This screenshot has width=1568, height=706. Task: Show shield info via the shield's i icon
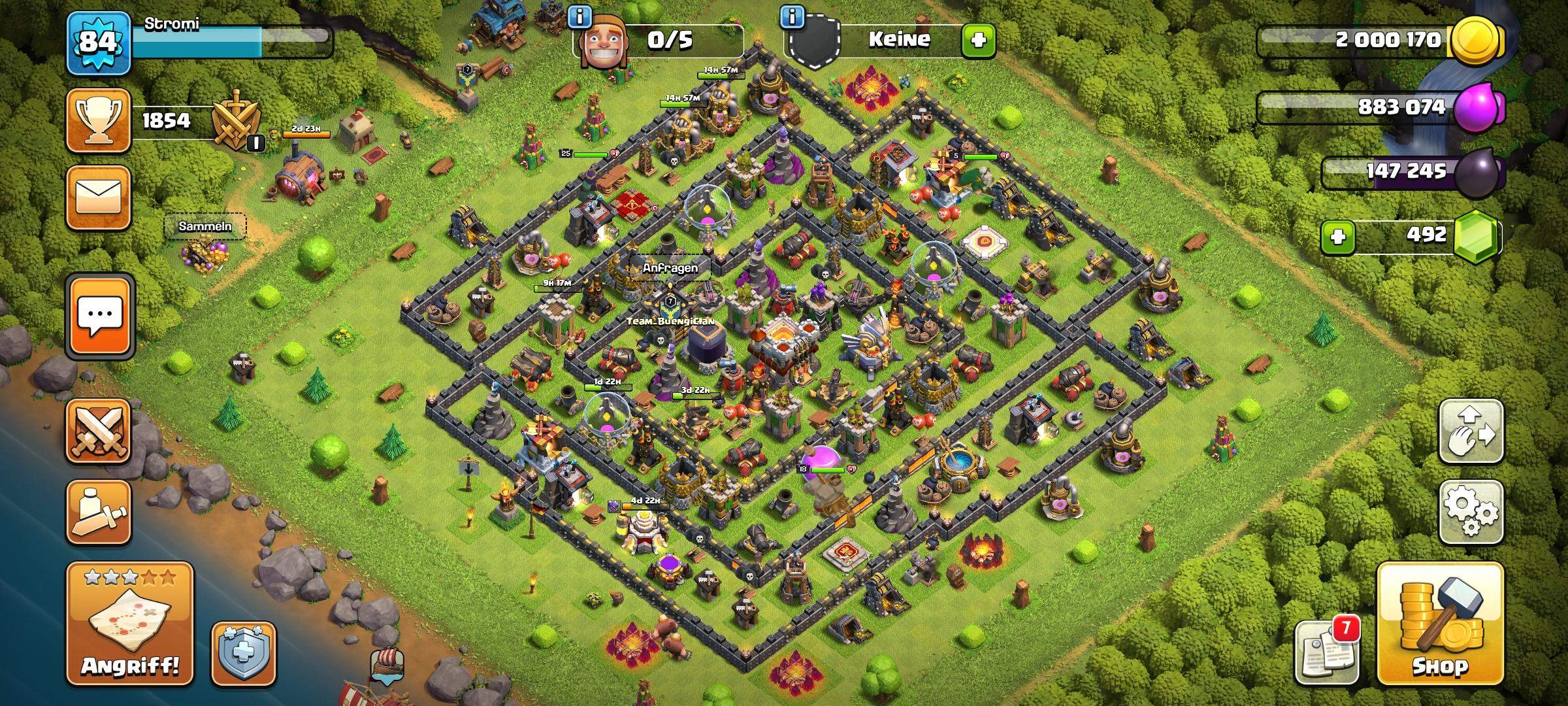pyautogui.click(x=792, y=17)
